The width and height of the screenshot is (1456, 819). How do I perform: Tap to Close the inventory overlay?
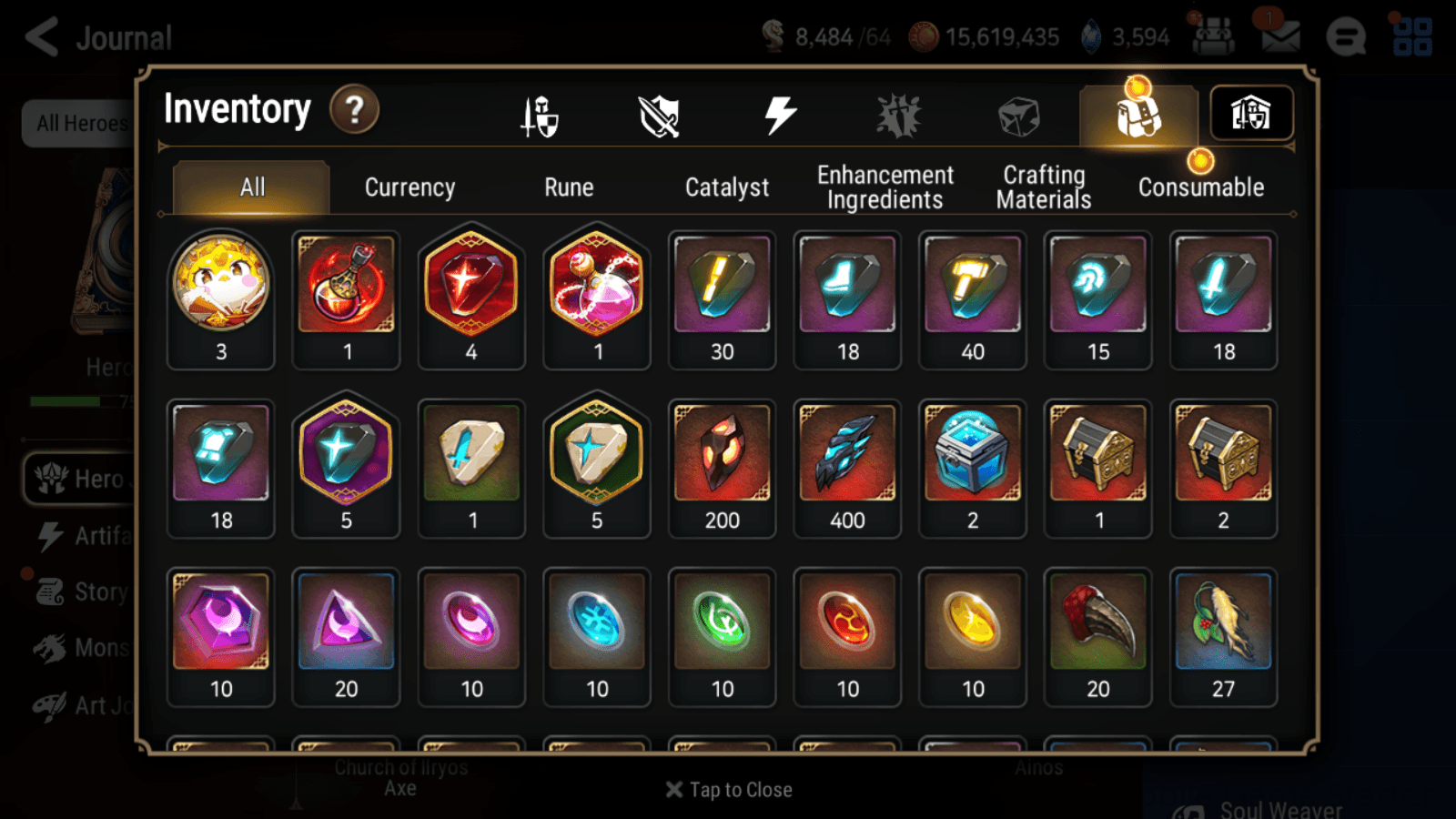pyautogui.click(x=727, y=789)
